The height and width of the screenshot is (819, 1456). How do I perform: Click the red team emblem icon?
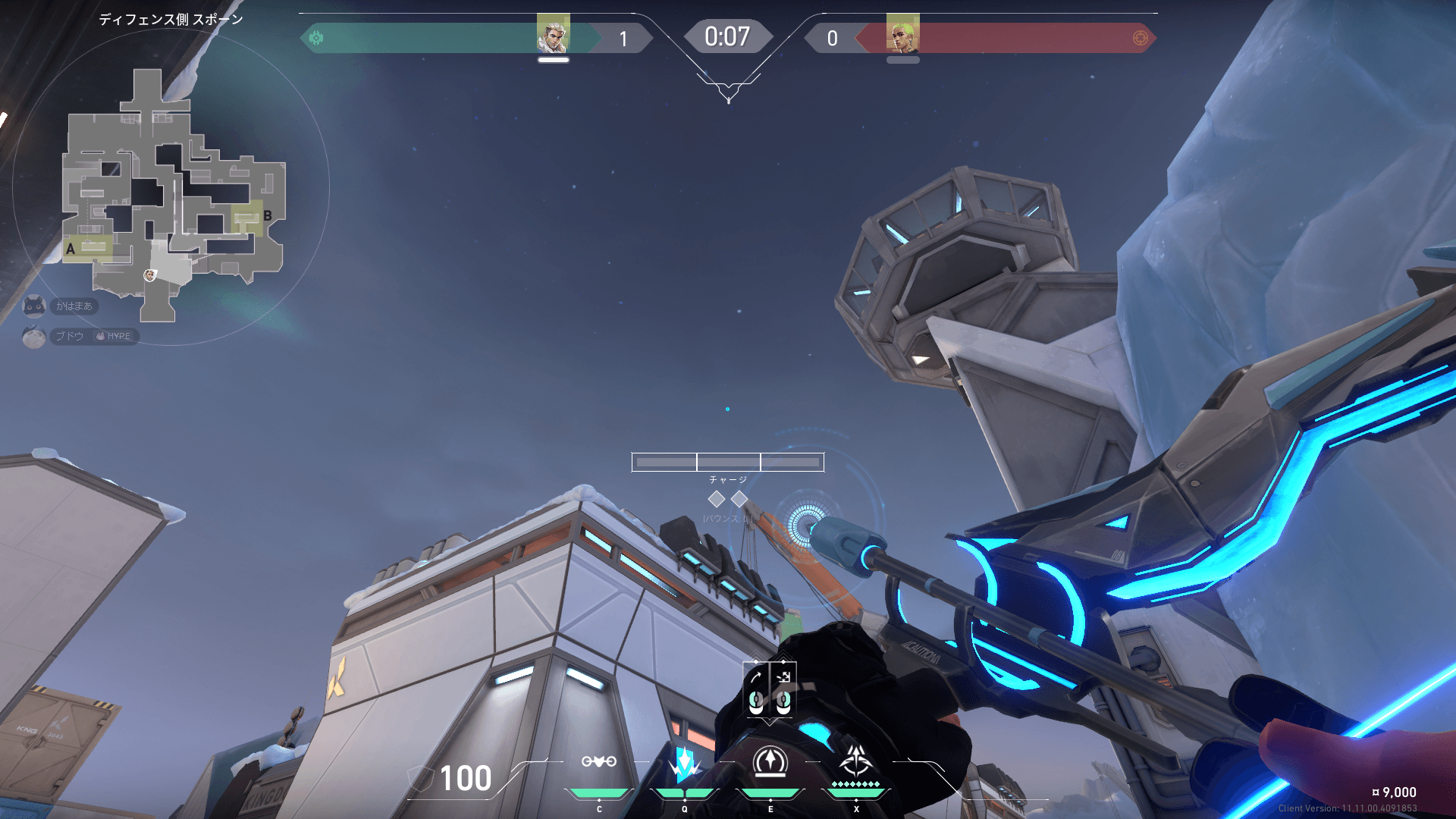pyautogui.click(x=1140, y=38)
